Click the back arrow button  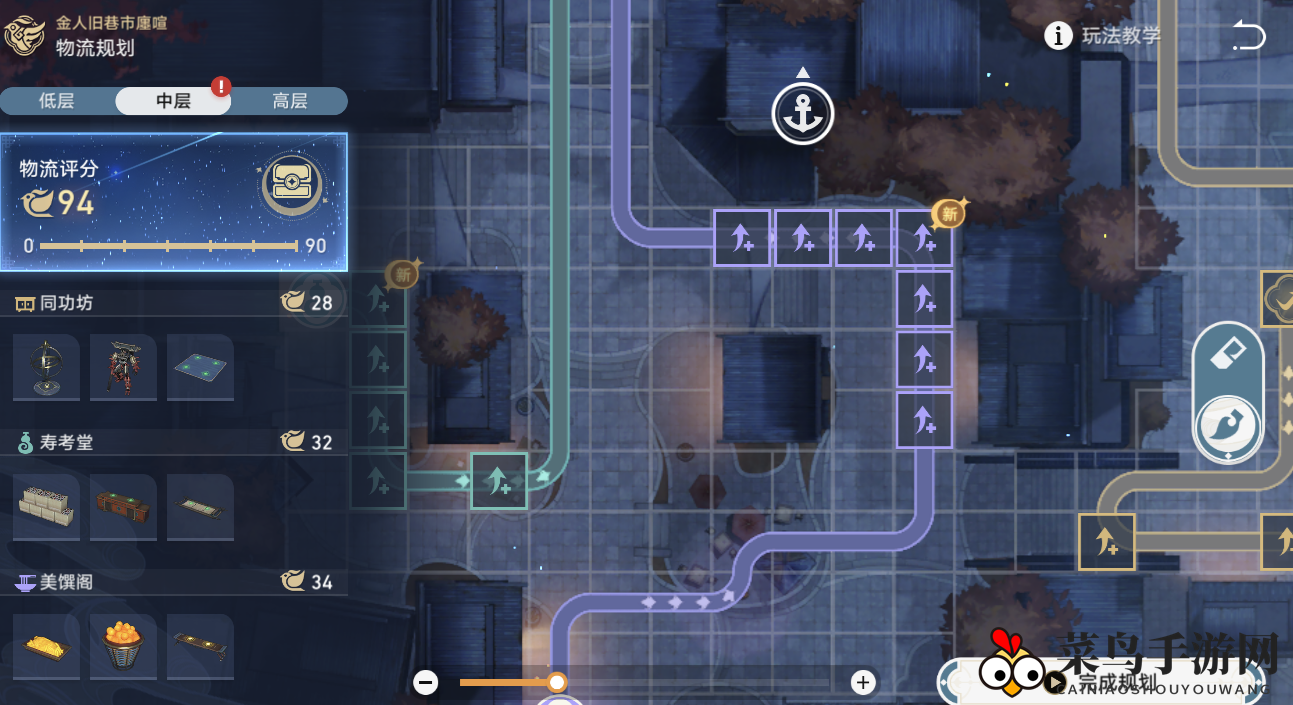(x=1248, y=37)
